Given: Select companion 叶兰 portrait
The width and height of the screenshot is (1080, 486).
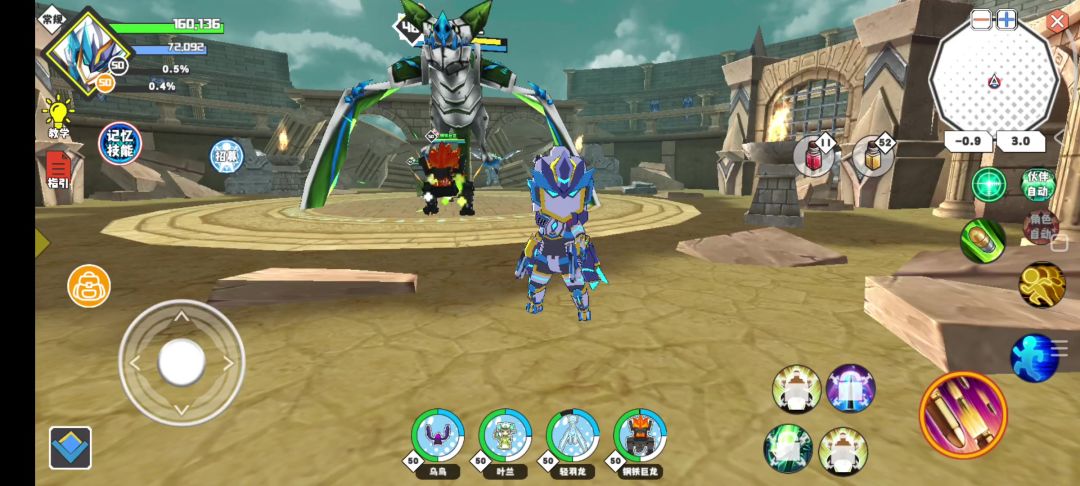Looking at the screenshot, I should pyautogui.click(x=505, y=435).
